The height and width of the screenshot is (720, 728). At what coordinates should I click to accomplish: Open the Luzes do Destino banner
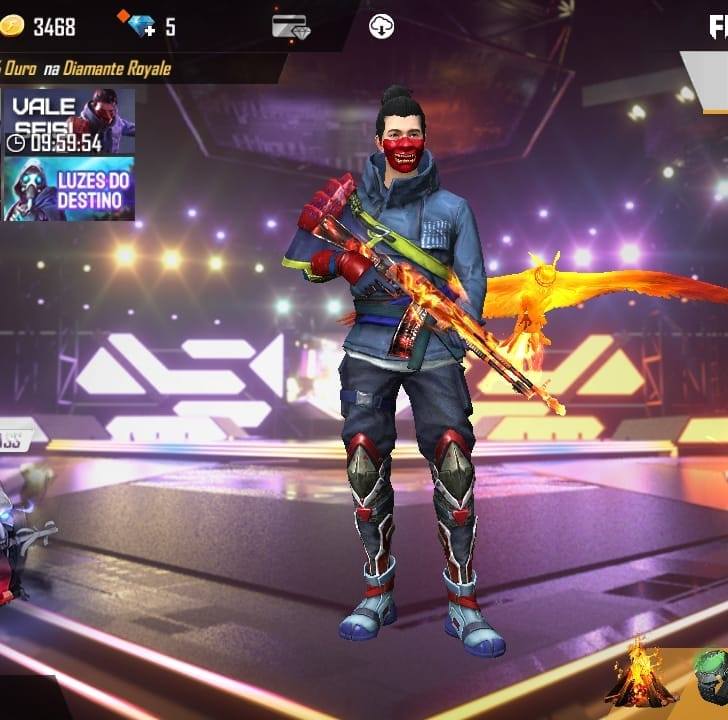point(68,188)
